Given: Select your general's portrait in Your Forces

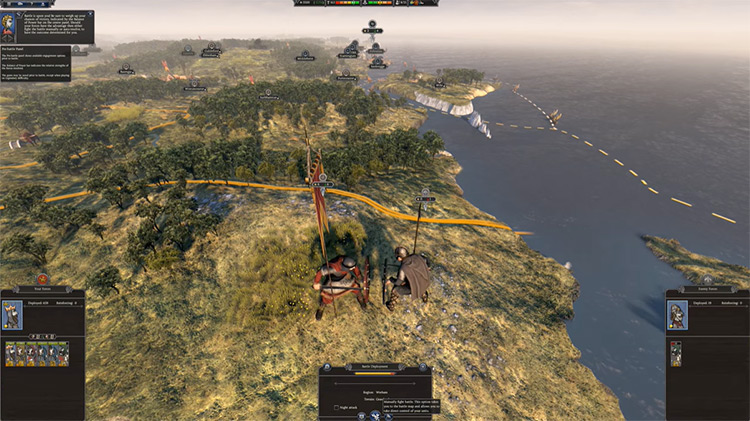Looking at the screenshot, I should (12, 316).
